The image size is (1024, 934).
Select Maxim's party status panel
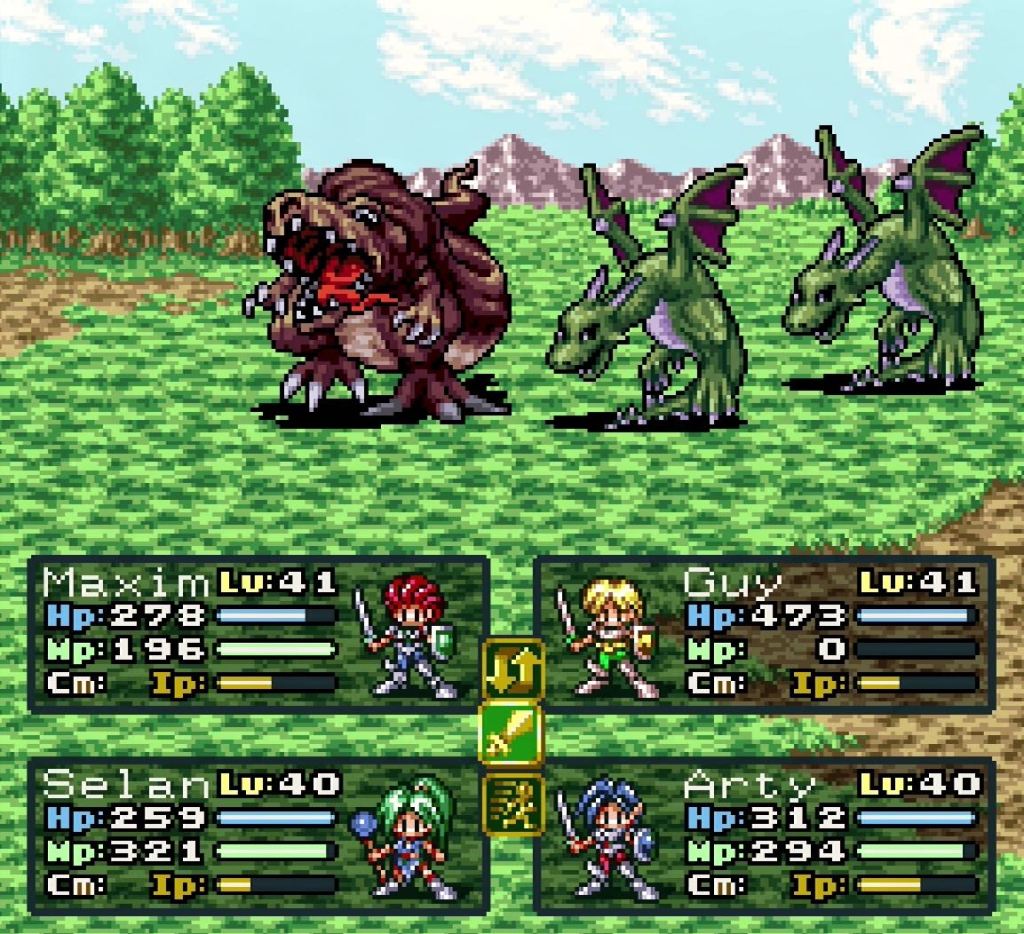[259, 634]
